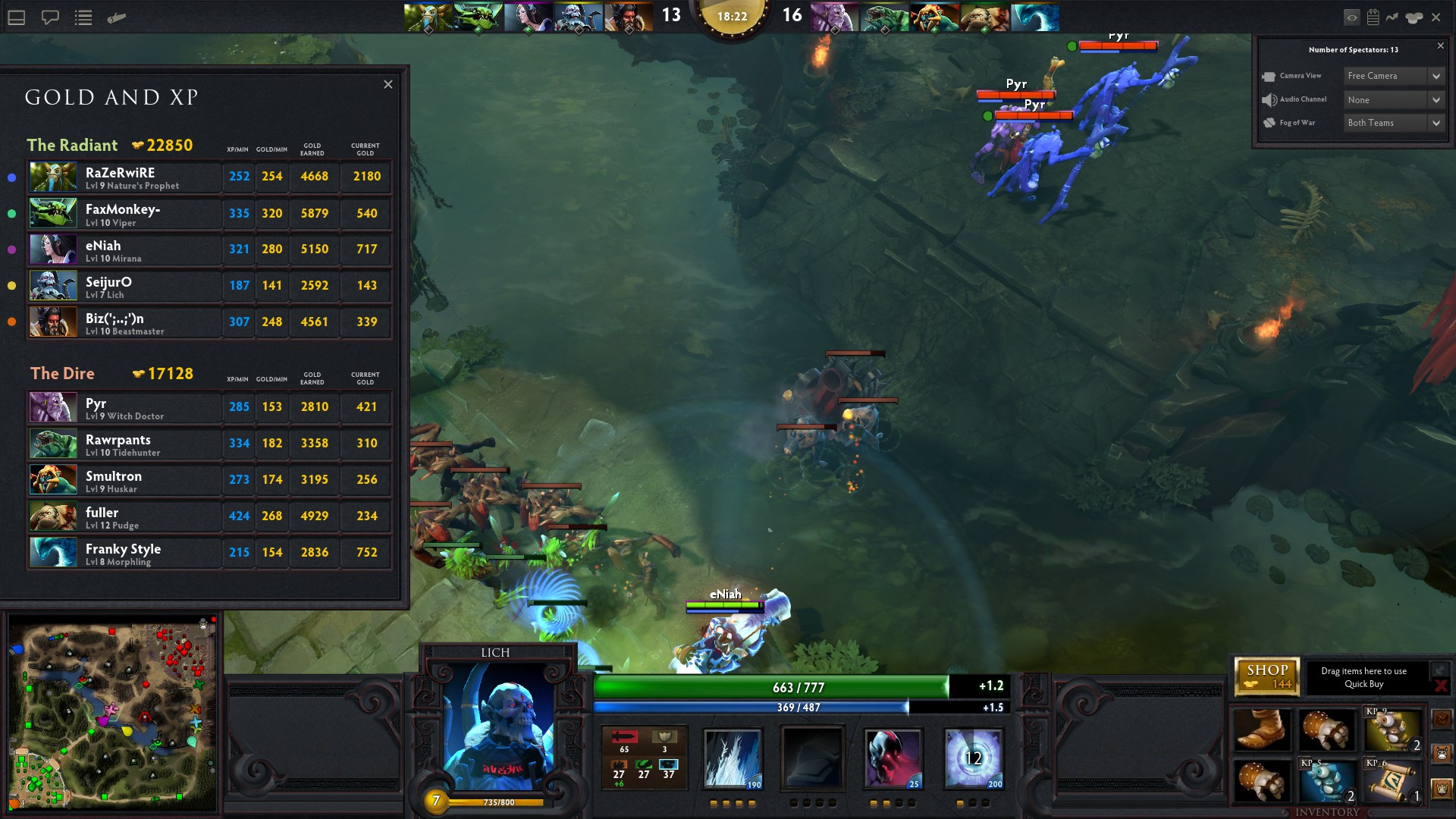The height and width of the screenshot is (819, 1456).
Task: Open the Audio Channel dropdown
Action: (x=1394, y=100)
